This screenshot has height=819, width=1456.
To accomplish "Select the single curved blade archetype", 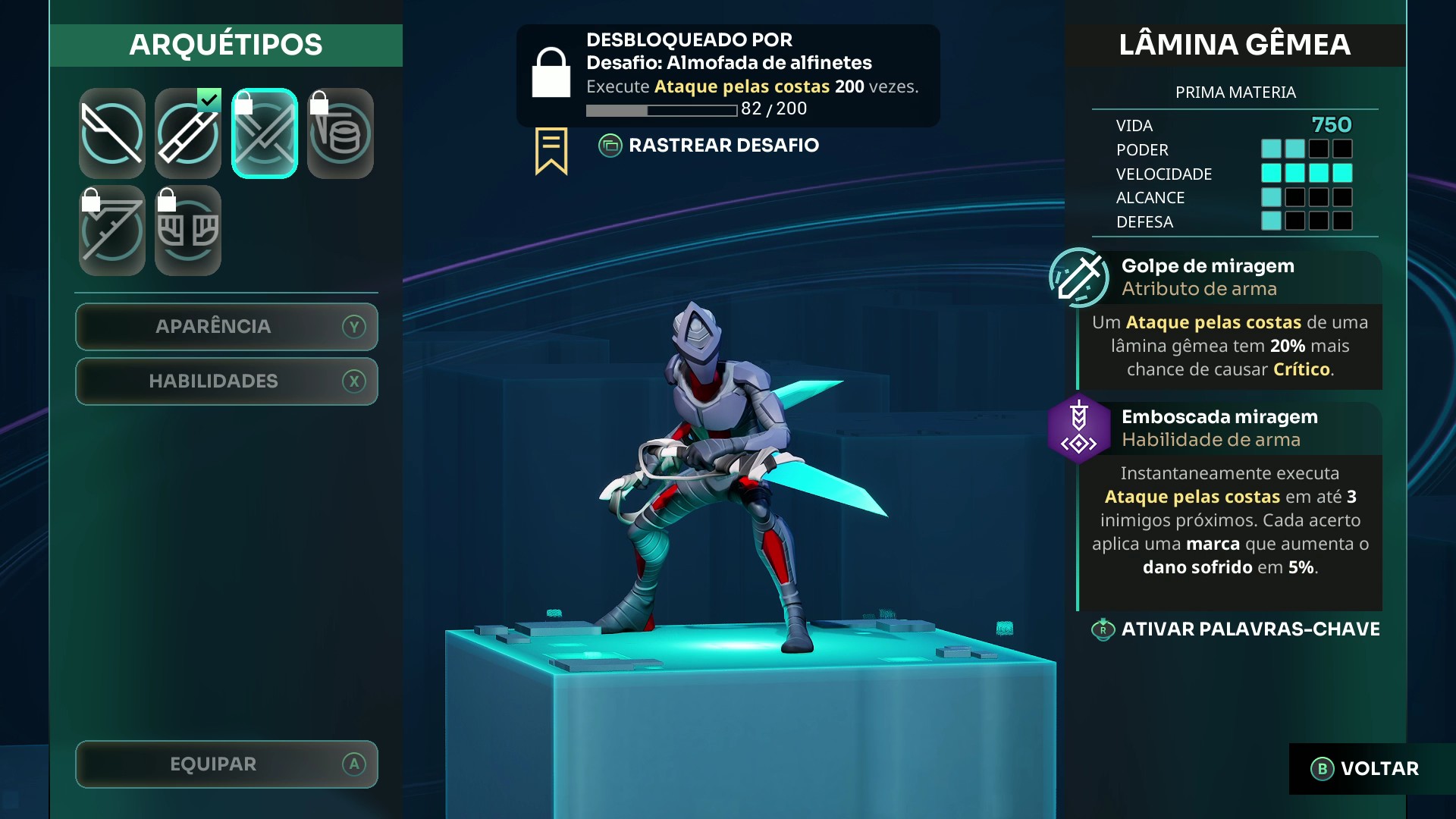I will (112, 134).
